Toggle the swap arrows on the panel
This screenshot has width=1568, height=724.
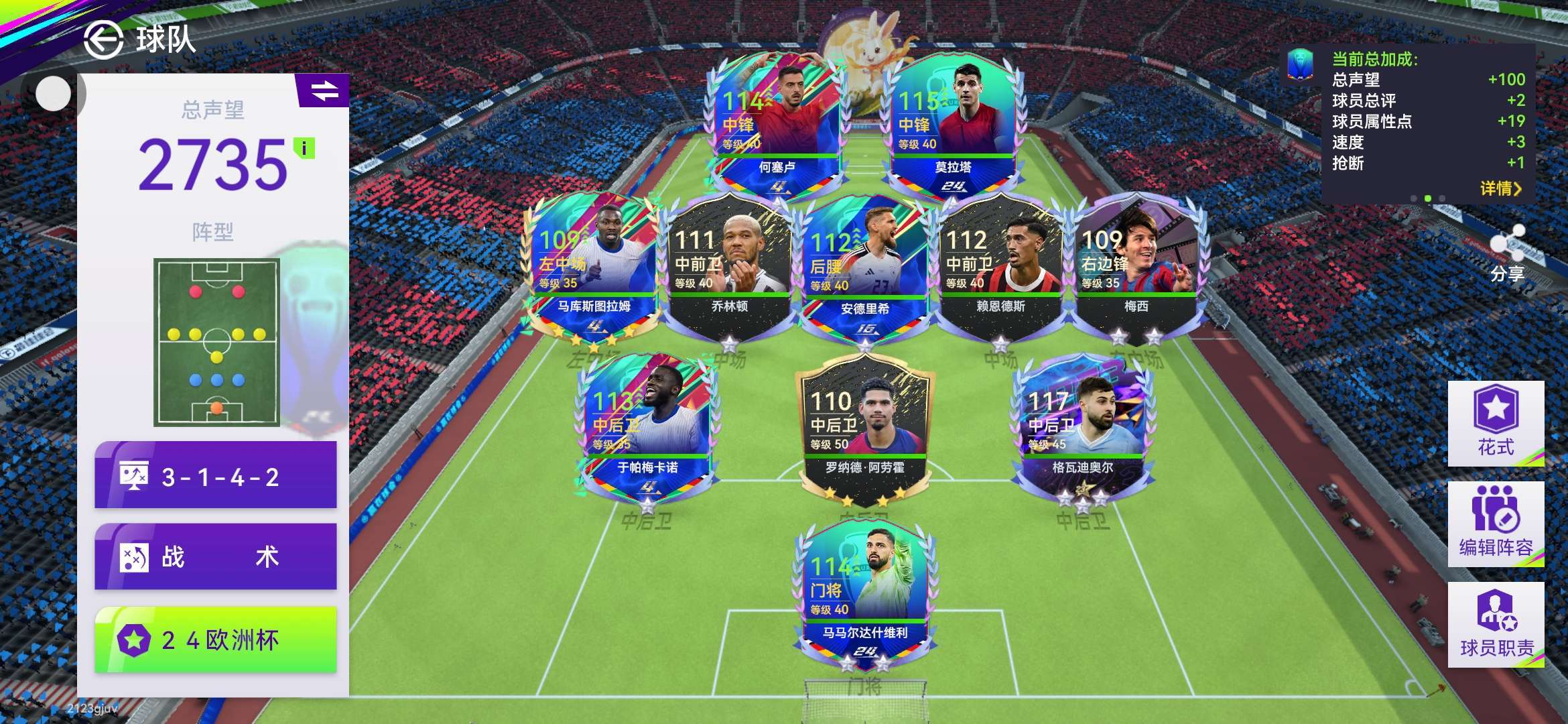(324, 90)
